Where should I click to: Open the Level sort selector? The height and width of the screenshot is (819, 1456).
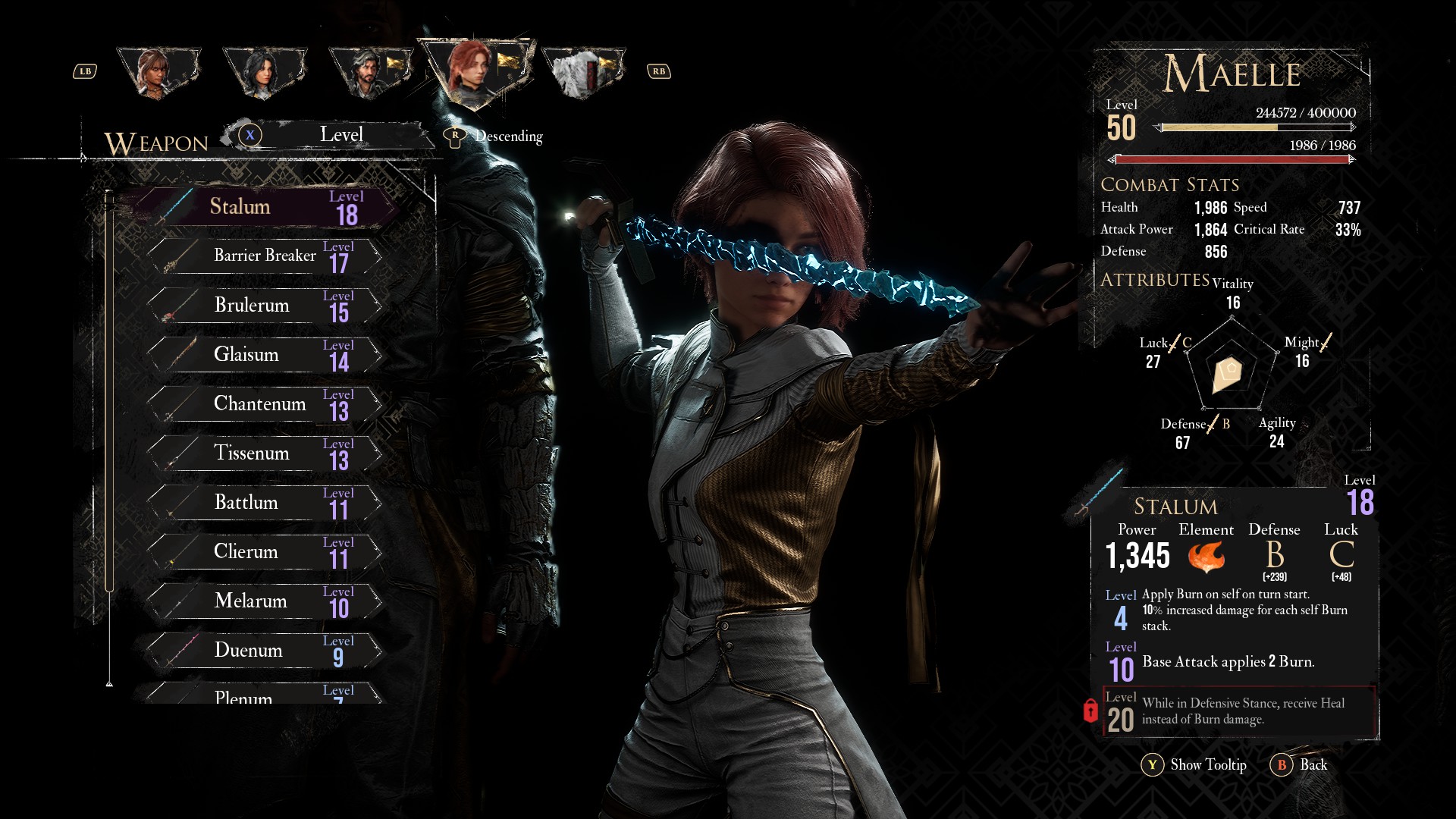click(x=340, y=136)
